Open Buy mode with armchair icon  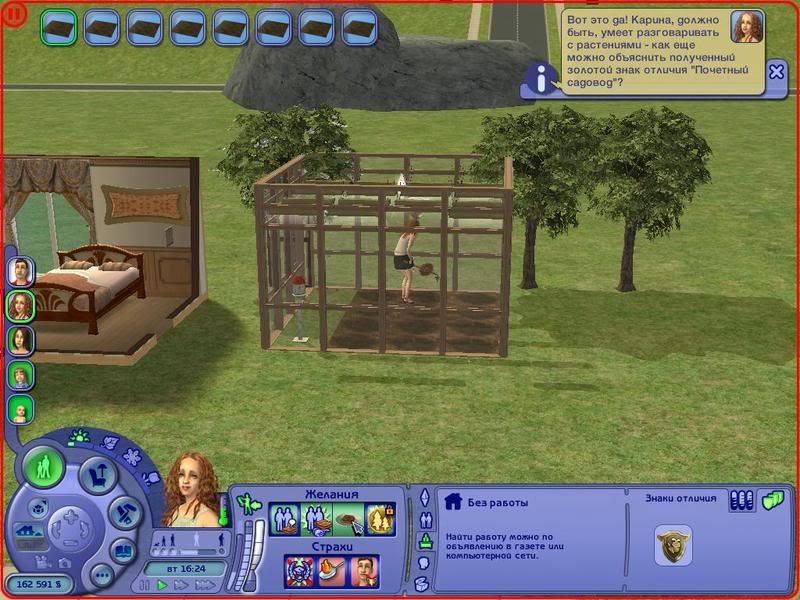[x=96, y=473]
